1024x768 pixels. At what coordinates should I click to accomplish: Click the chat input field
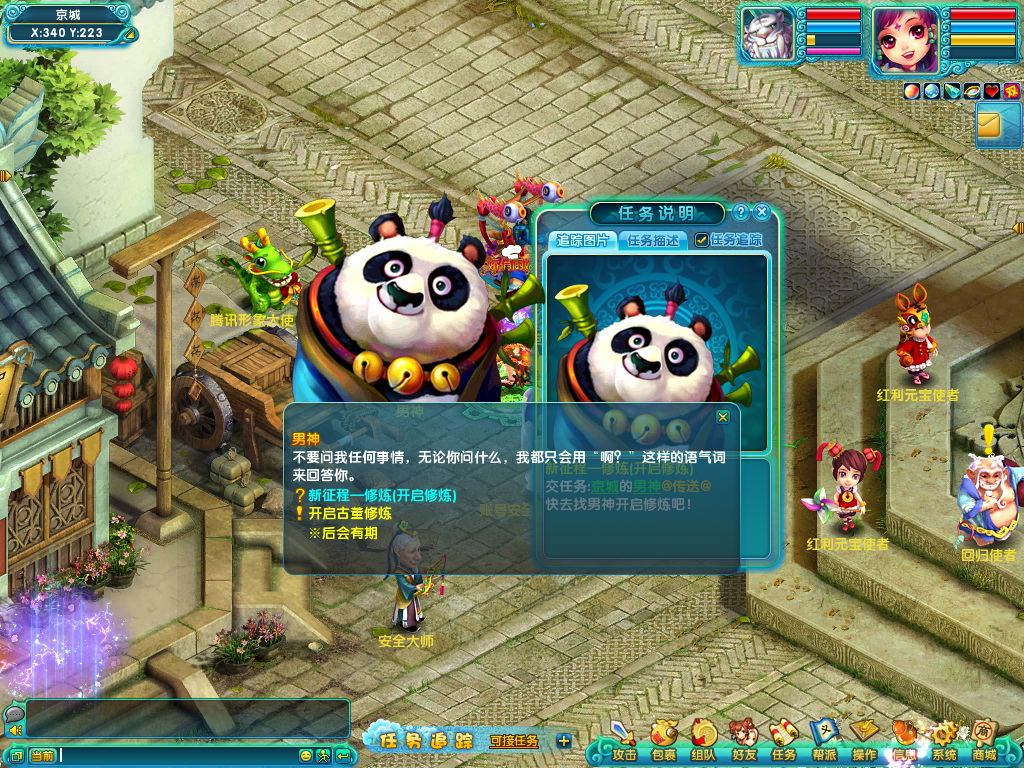180,755
